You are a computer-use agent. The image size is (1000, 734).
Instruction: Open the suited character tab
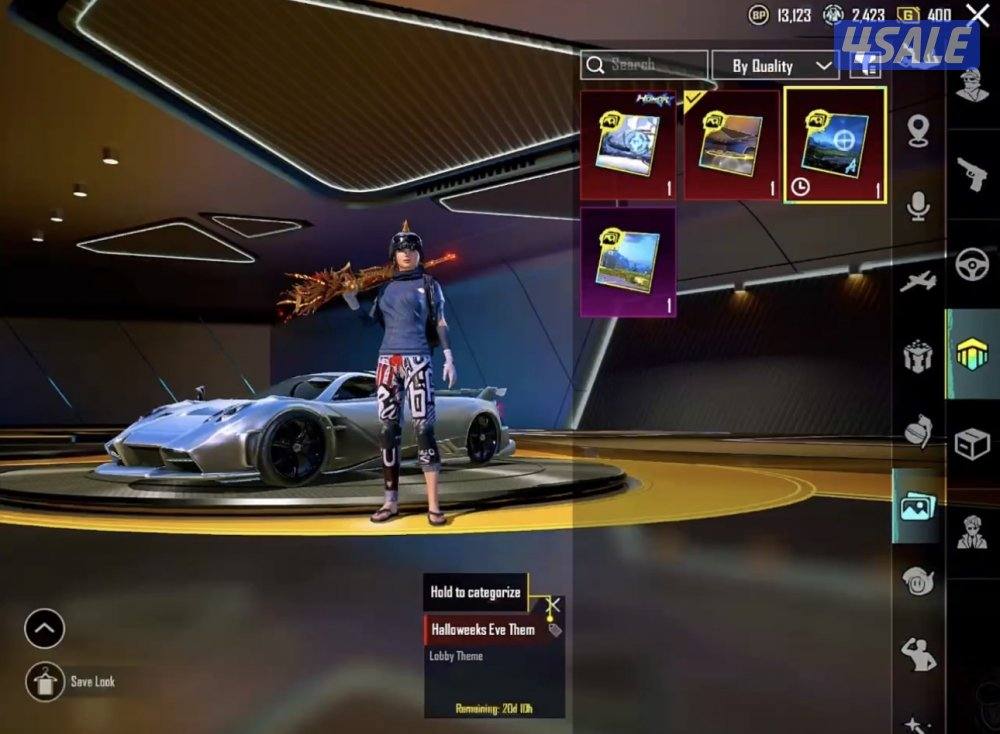972,532
